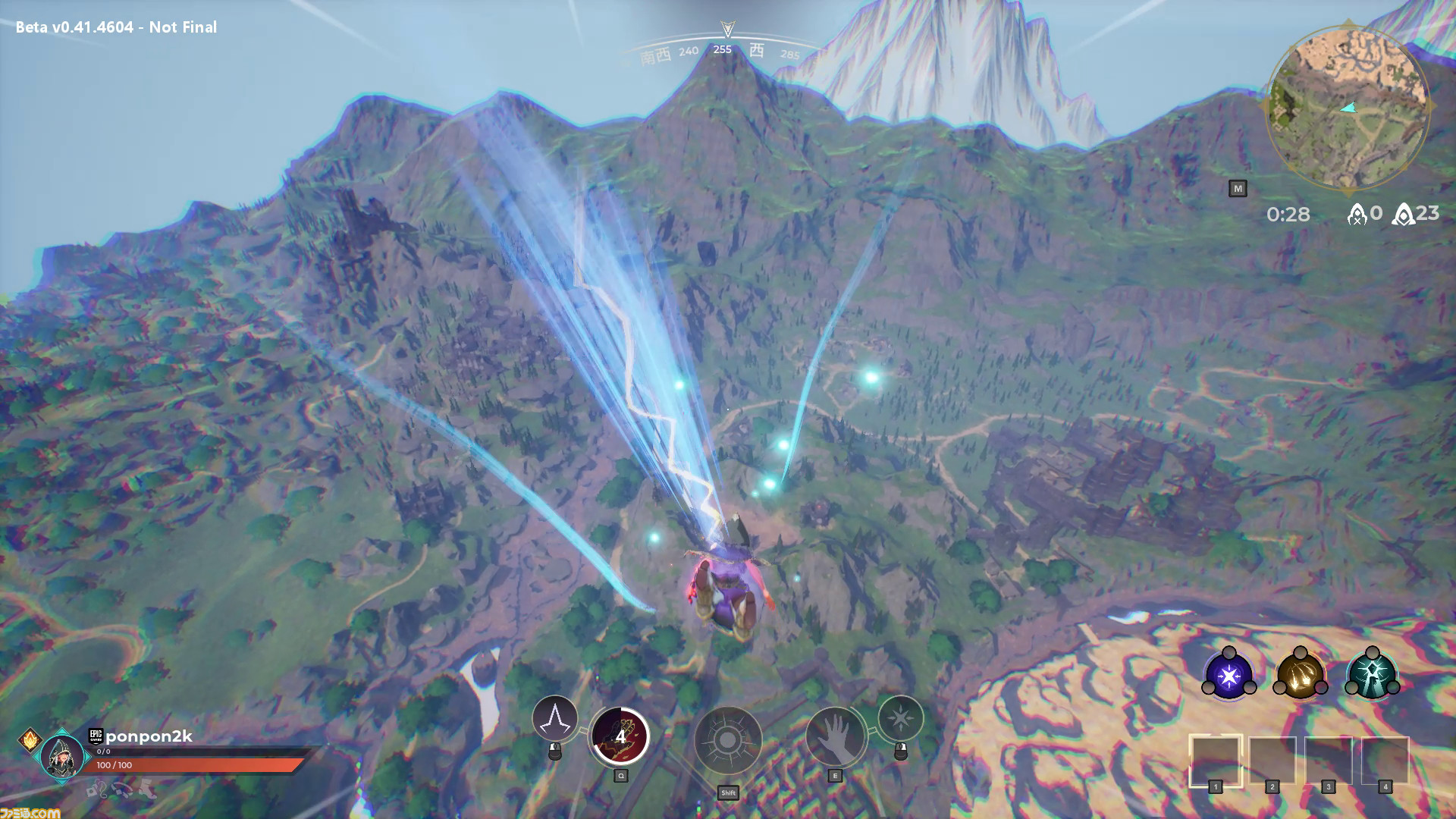The width and height of the screenshot is (1456, 819).
Task: Click the compass bar heading indicator
Action: (x=726, y=30)
